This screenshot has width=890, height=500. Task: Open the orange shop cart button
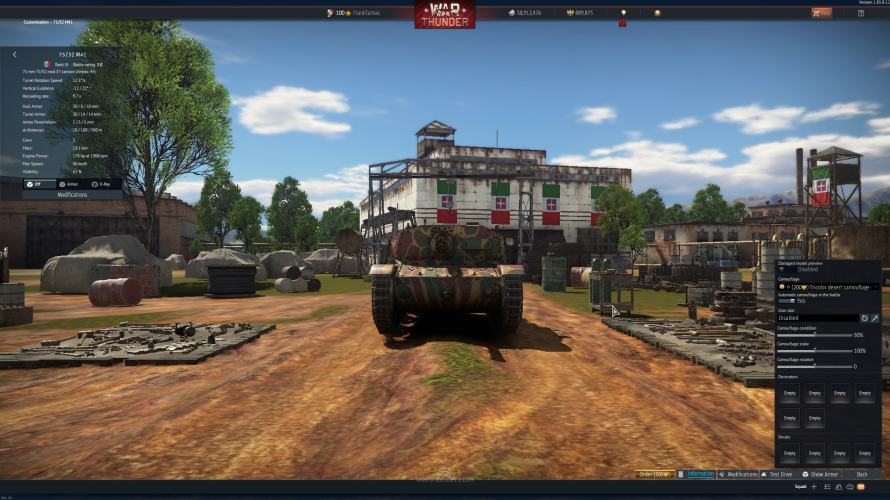(x=821, y=13)
